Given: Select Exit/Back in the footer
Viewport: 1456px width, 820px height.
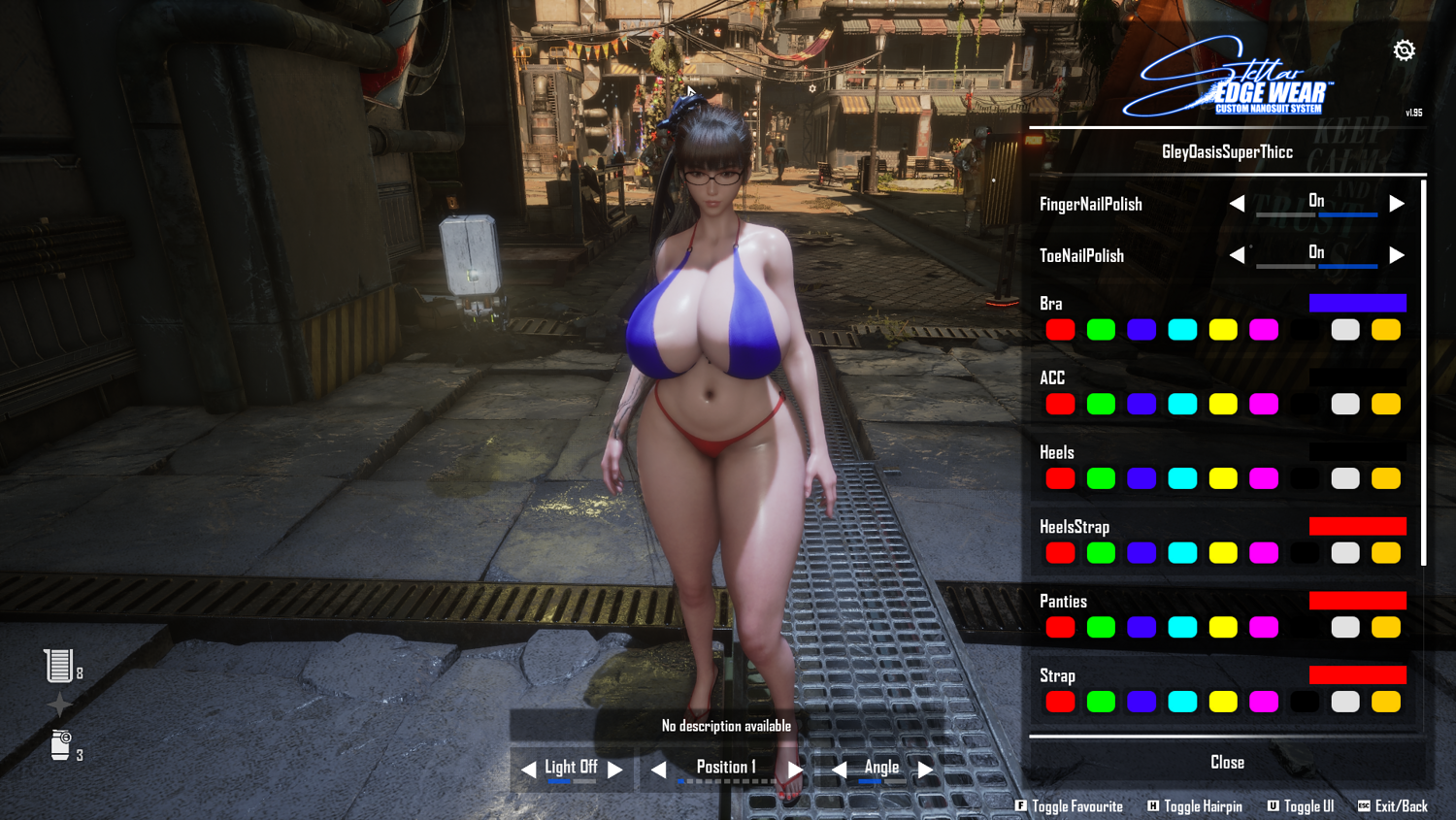Looking at the screenshot, I should point(1393,806).
